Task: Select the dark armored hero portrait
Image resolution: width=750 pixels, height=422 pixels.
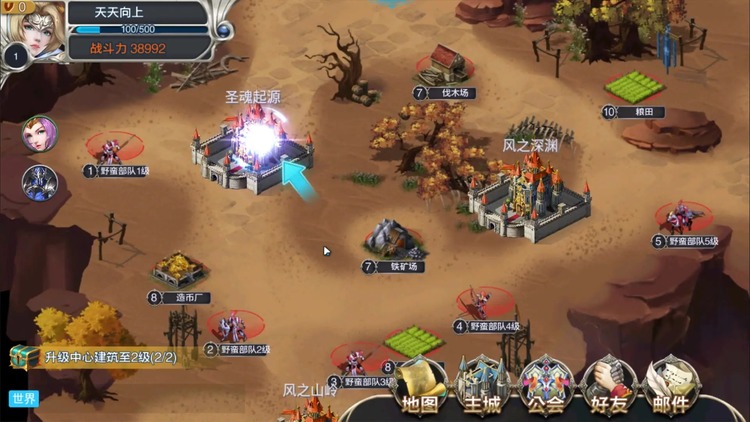Action: point(39,182)
